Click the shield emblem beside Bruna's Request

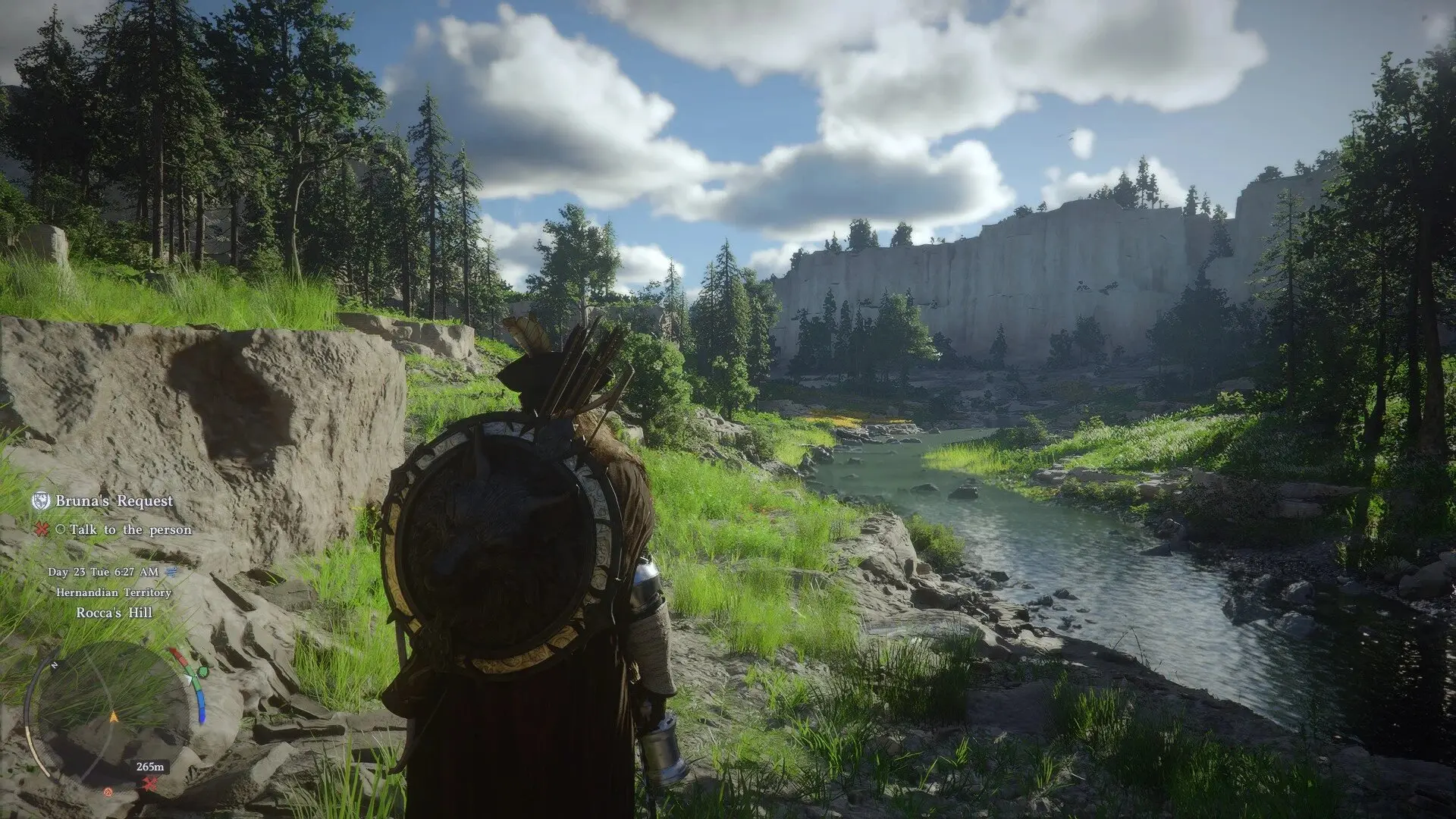[41, 501]
